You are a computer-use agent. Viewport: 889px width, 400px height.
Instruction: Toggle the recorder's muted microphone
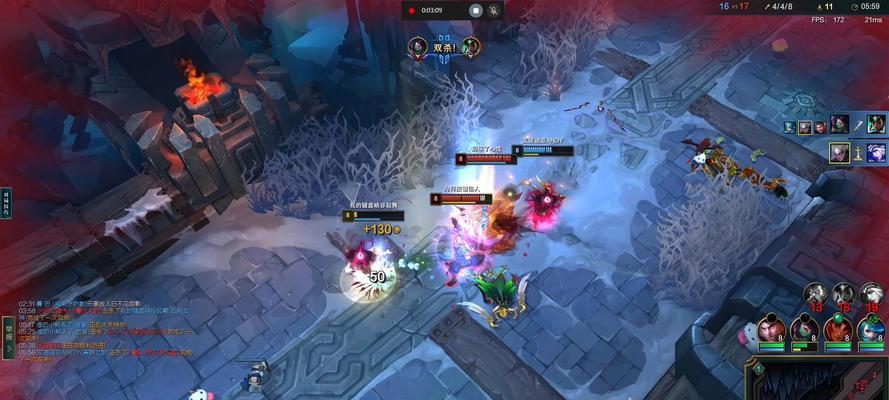(x=493, y=10)
